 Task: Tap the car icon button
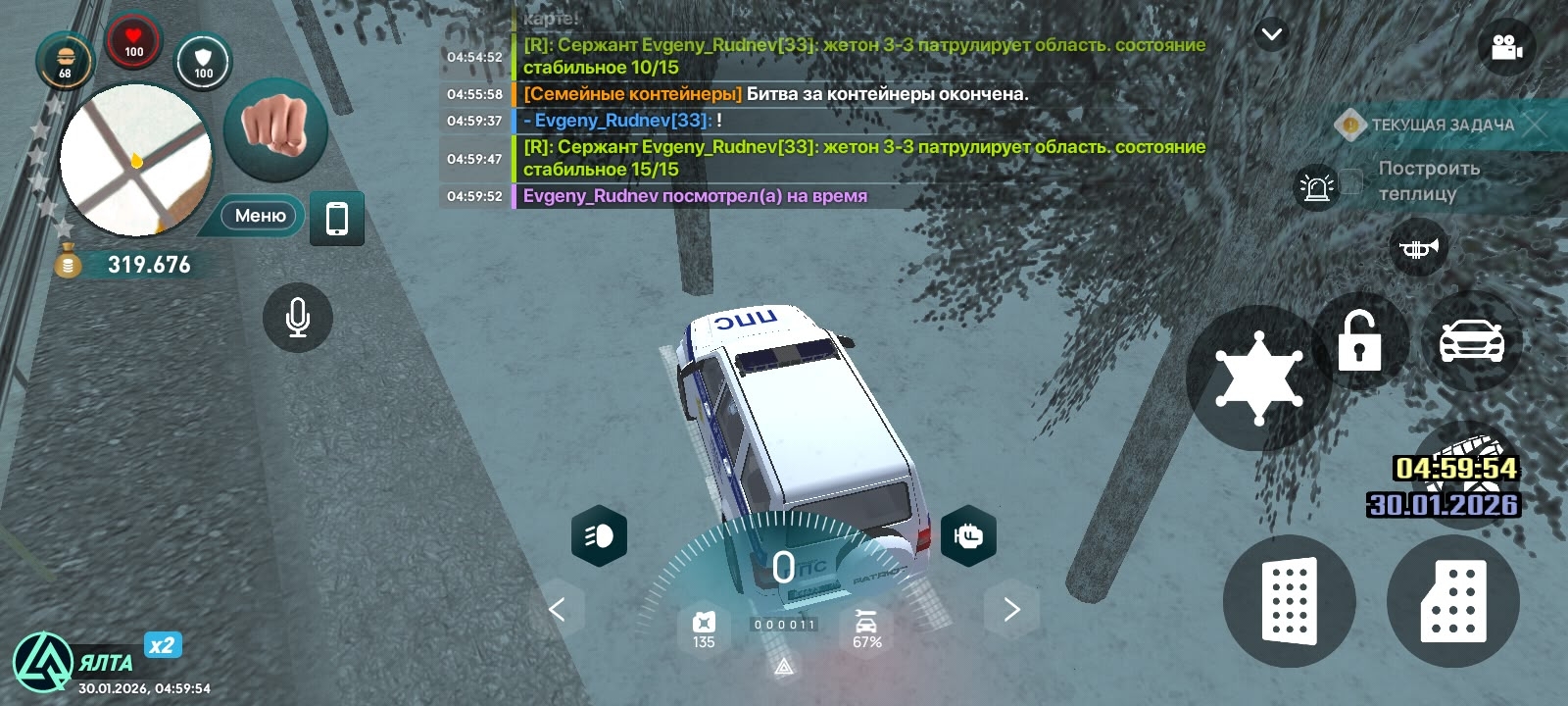tap(1471, 341)
